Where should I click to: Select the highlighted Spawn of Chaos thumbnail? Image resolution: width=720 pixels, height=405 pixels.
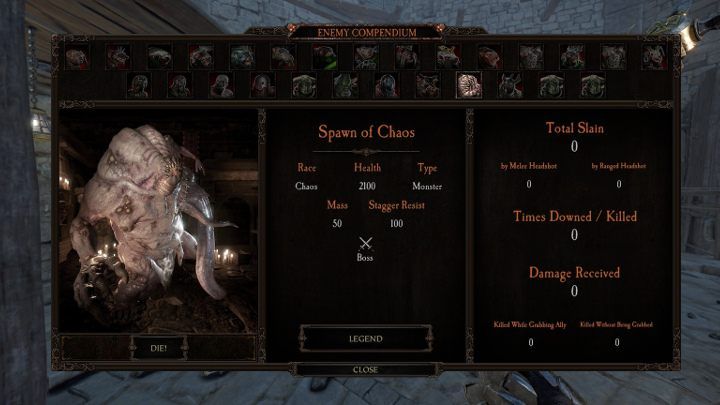468,85
